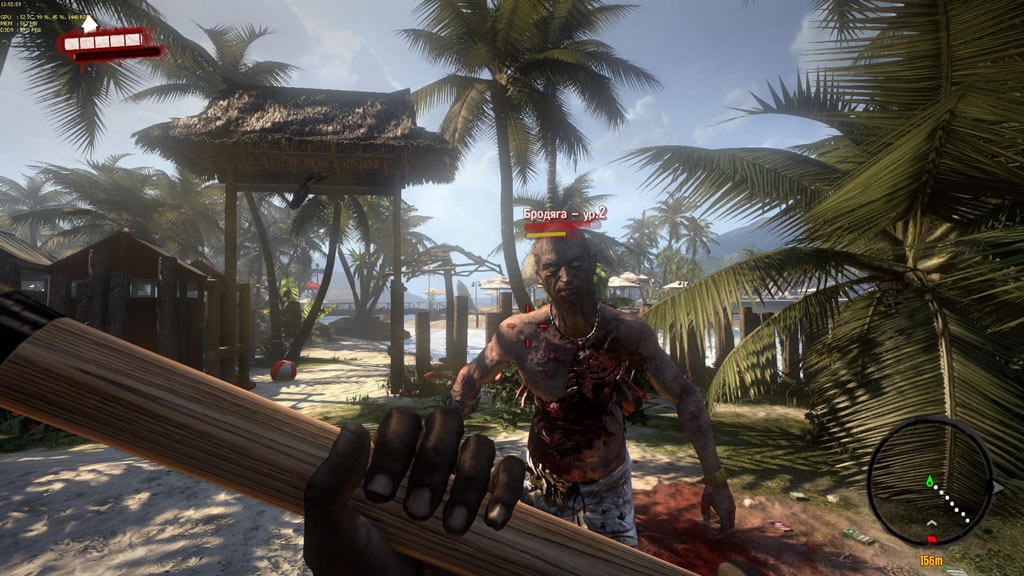Image resolution: width=1024 pixels, height=576 pixels.
Task: Select the green marker on the minimap
Action: 929,482
